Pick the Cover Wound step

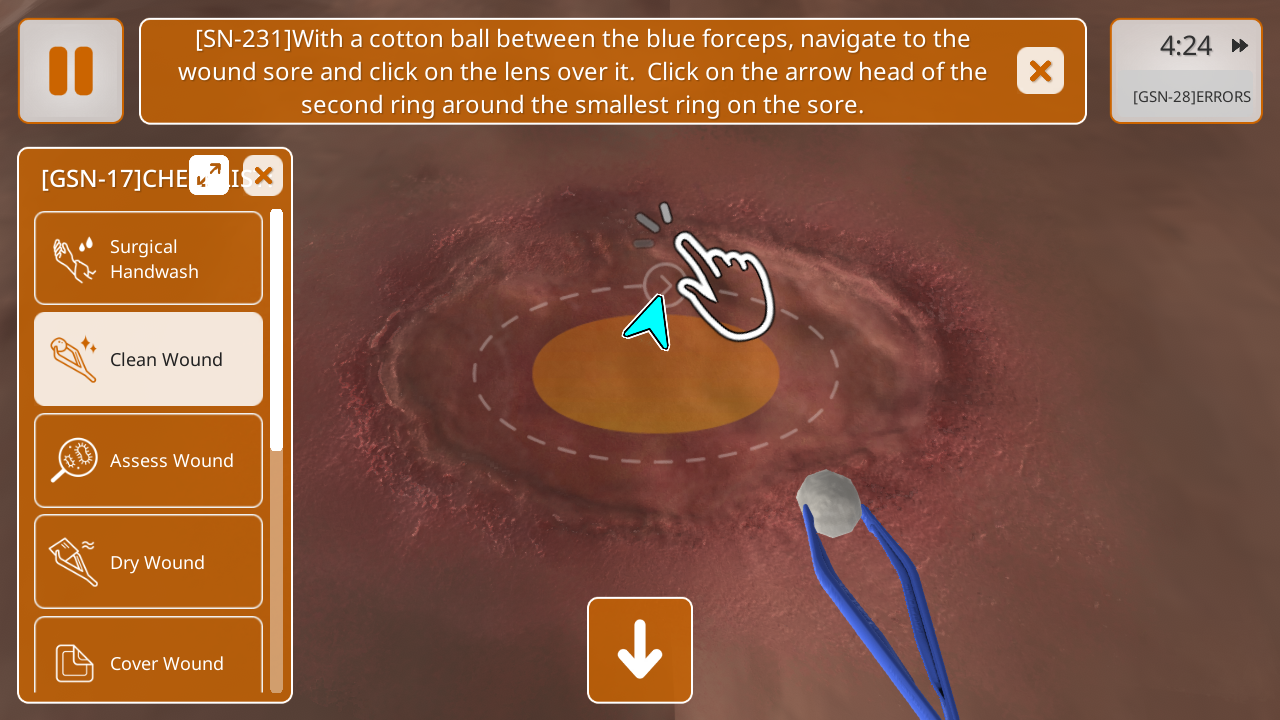149,660
